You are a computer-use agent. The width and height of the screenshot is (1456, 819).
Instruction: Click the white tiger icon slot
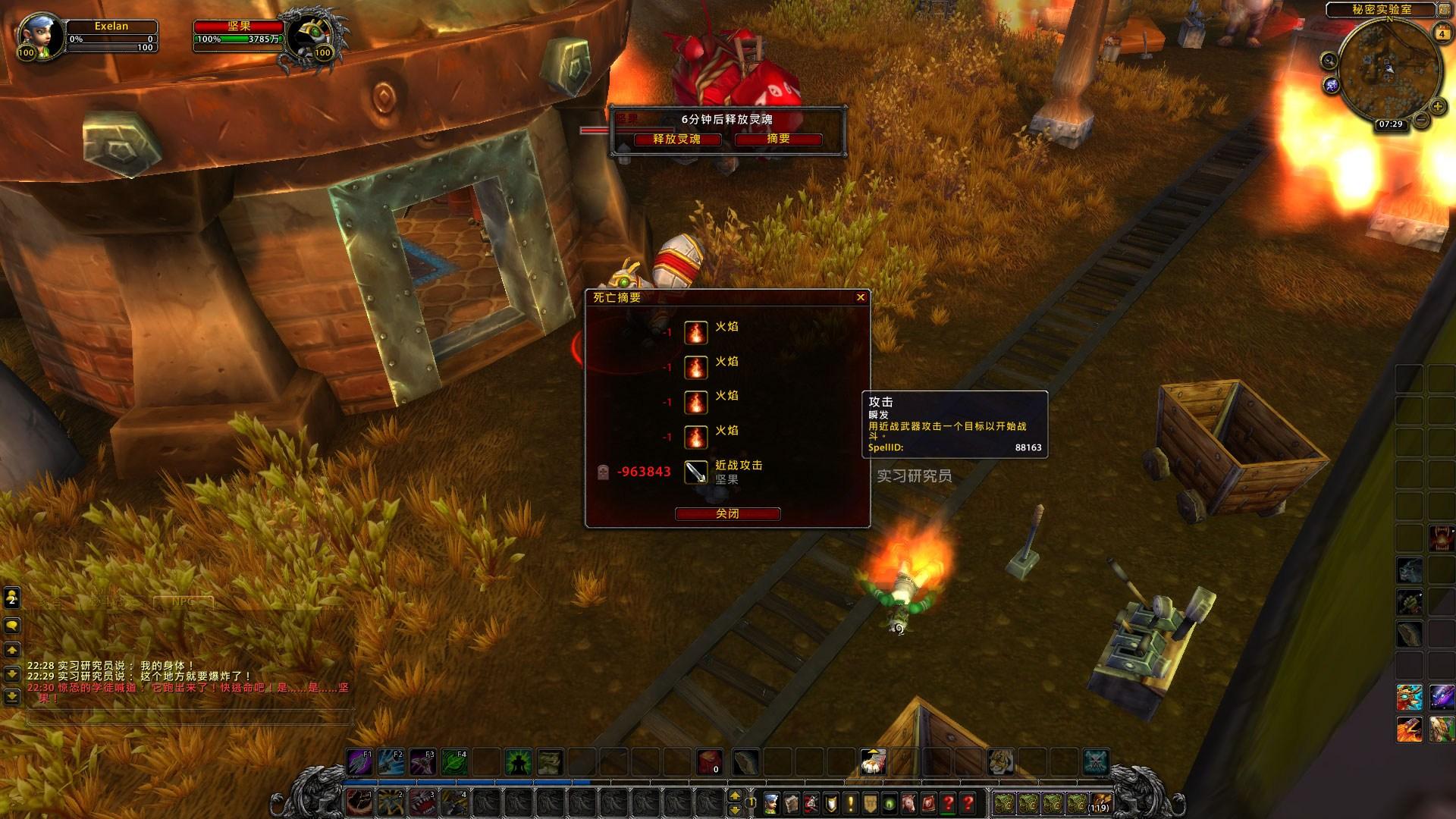coord(1000,761)
